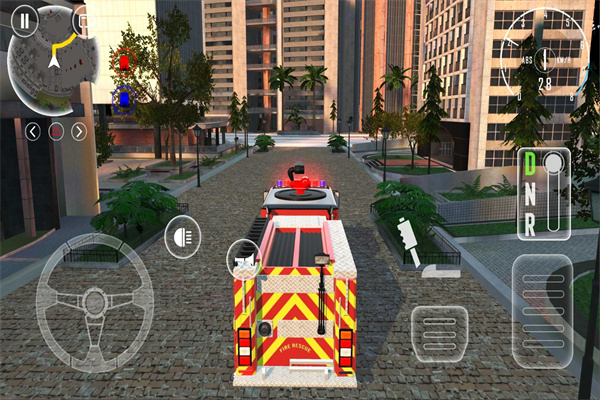Activate the red siren light button

point(124,61)
